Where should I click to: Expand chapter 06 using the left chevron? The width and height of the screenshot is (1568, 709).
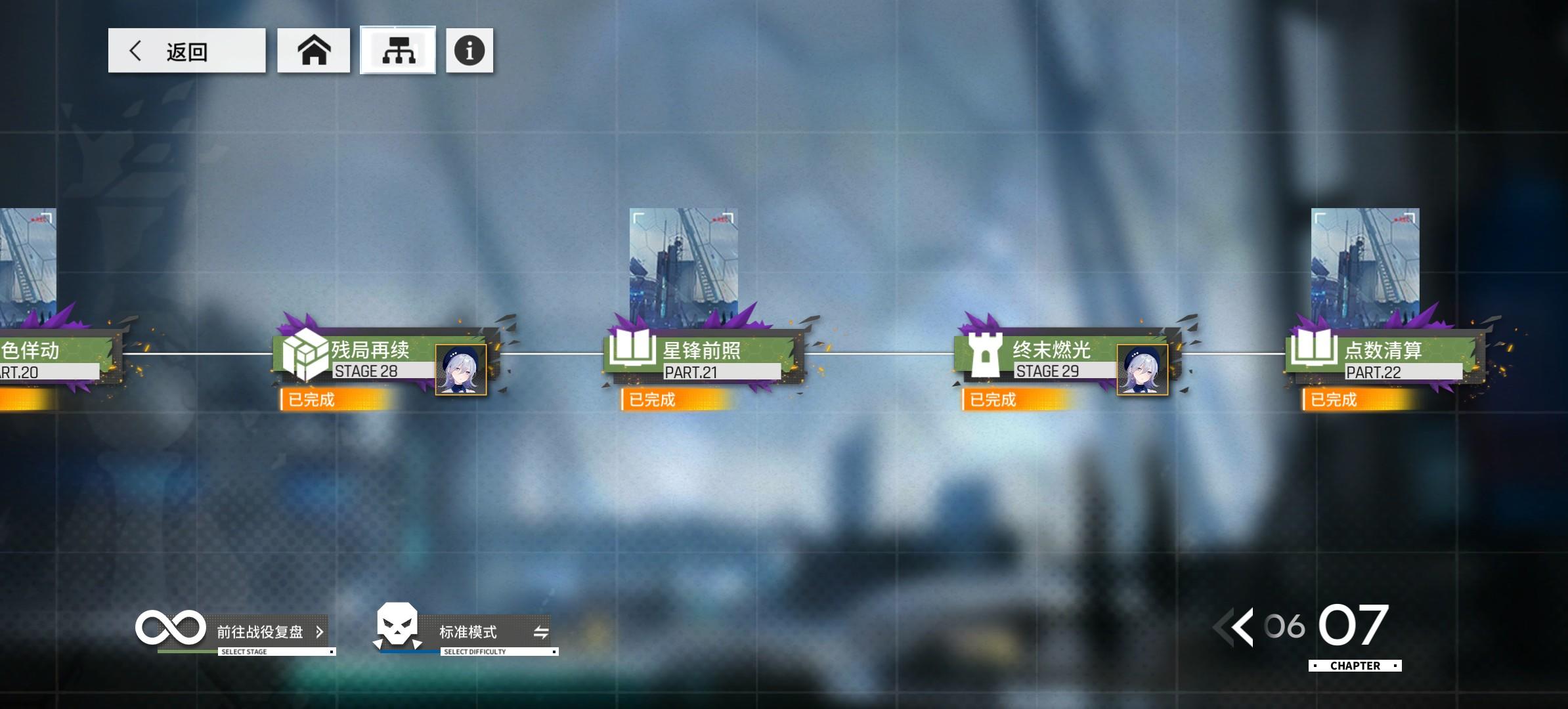click(x=1240, y=627)
